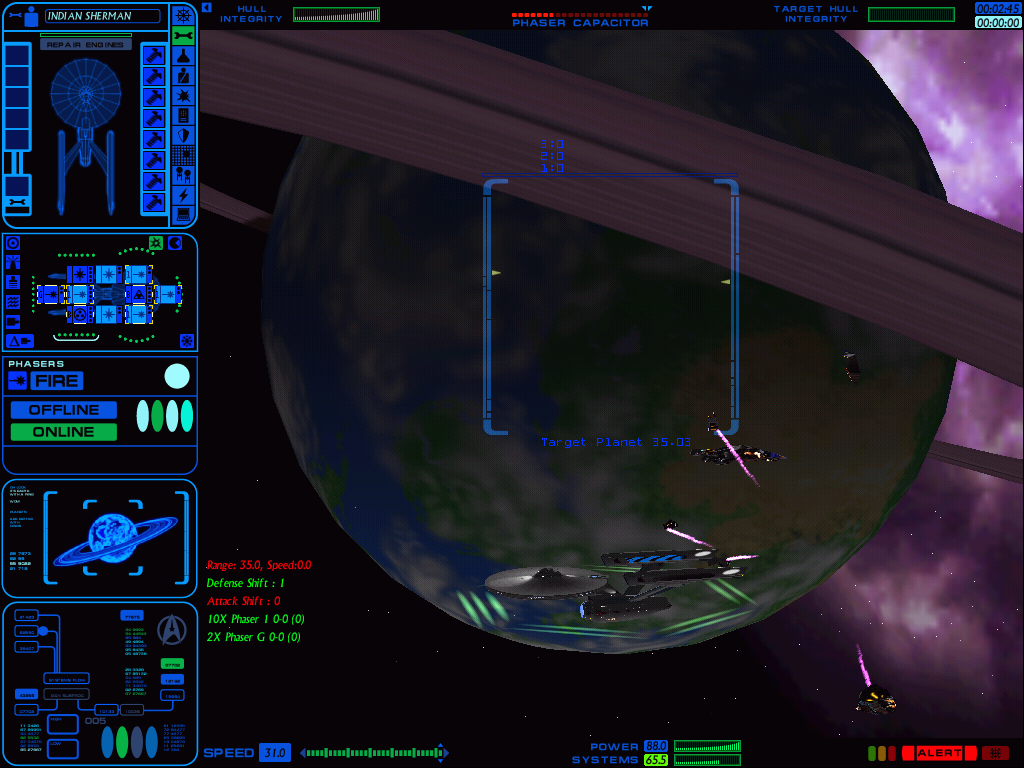This screenshot has width=1024, height=768.
Task: Select the seated officer station icon
Action: click(x=182, y=75)
